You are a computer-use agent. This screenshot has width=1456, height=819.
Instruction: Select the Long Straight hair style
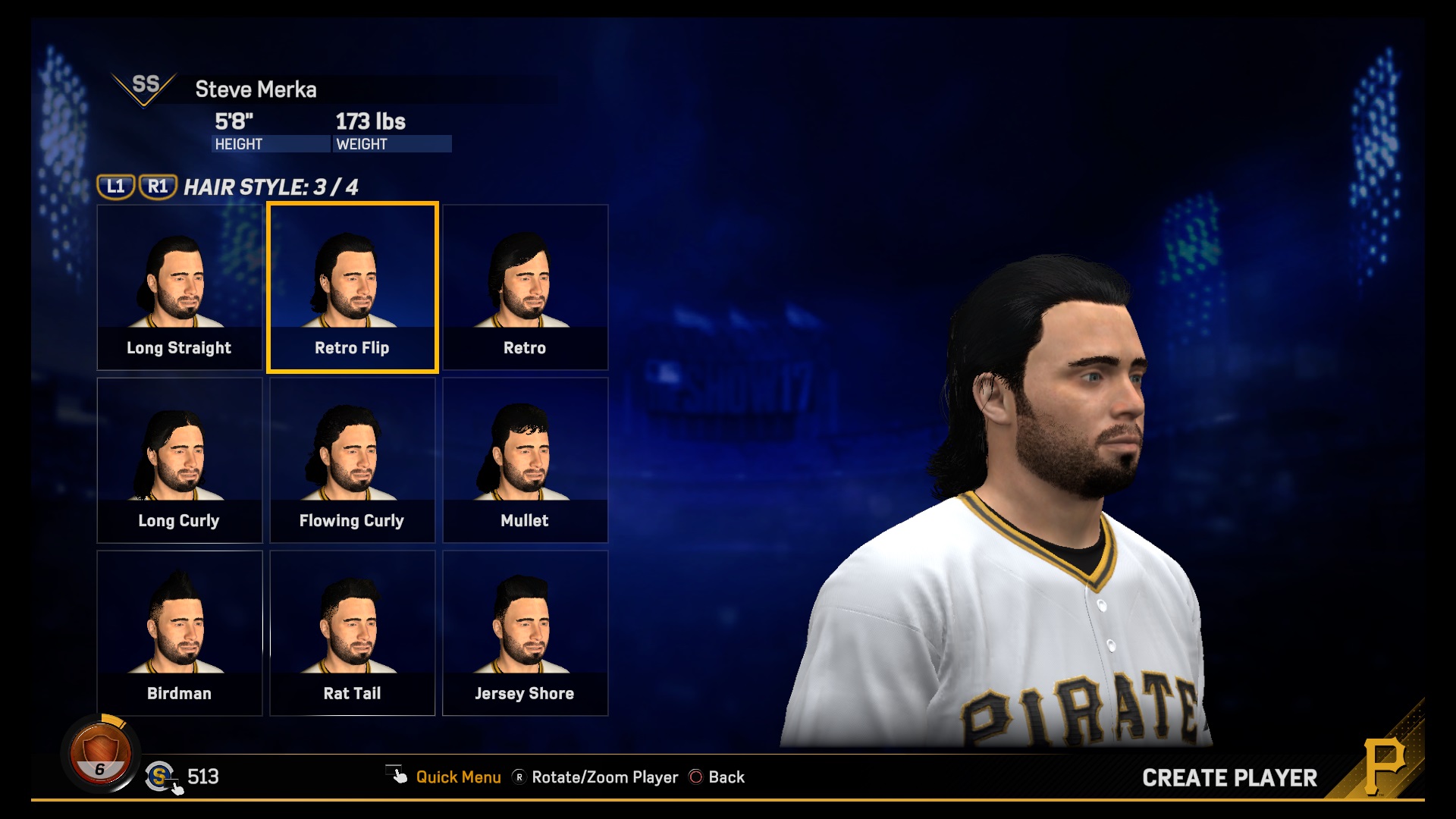(x=180, y=287)
